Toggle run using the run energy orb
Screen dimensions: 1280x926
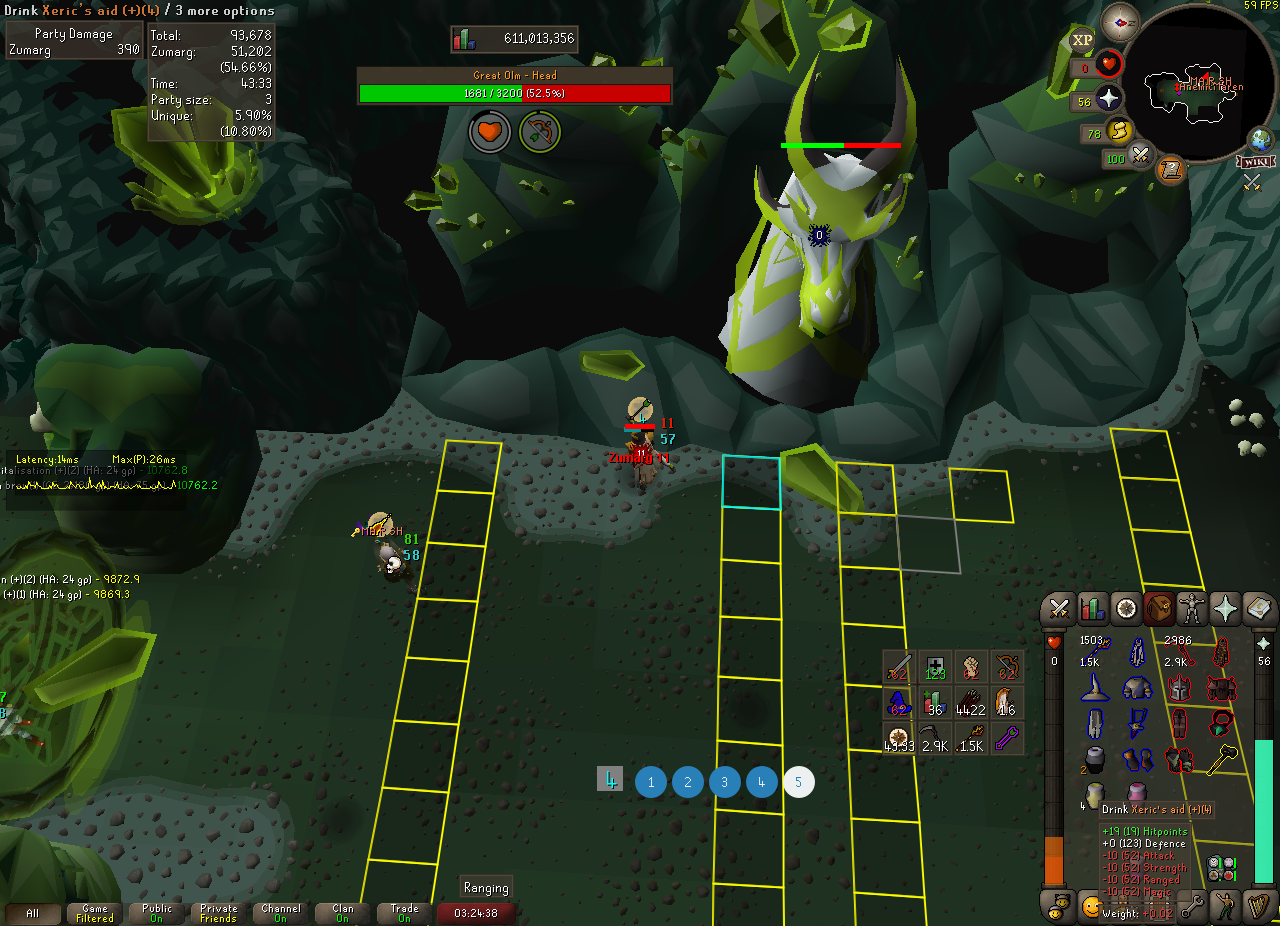(1119, 130)
